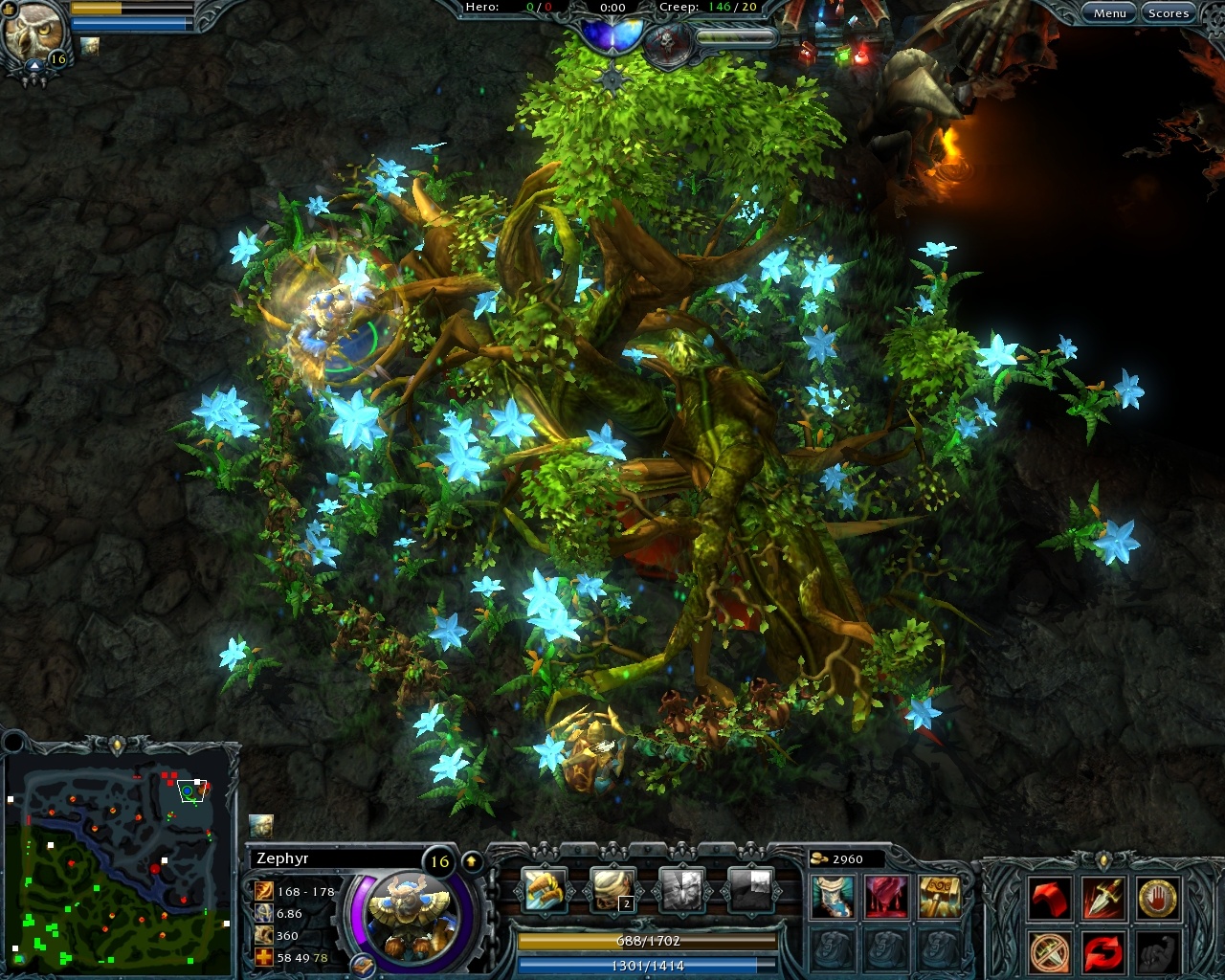
Task: Click the blue mana bar showing 1301/1414
Action: 646,967
